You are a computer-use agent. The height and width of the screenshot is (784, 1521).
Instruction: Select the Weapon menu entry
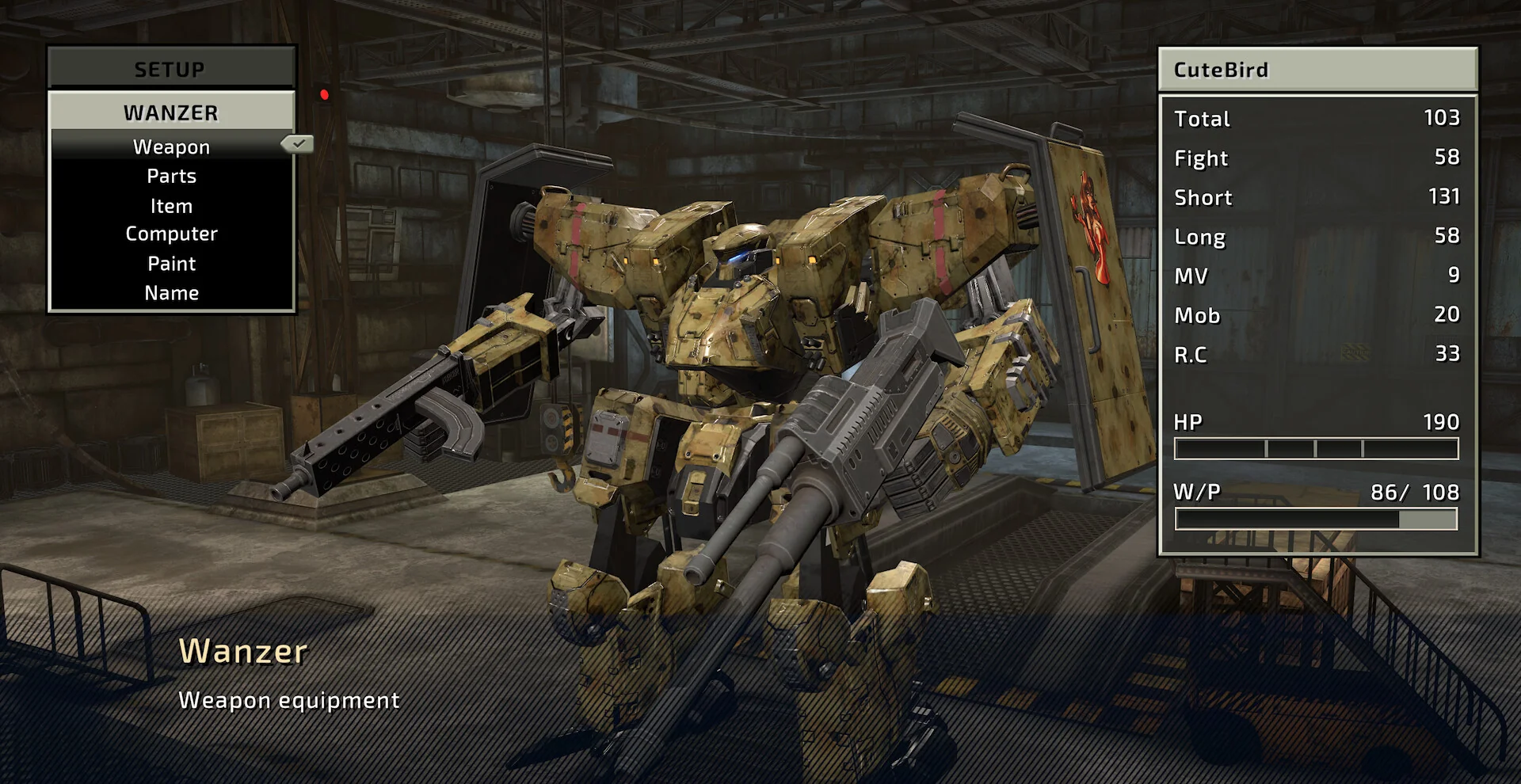click(x=171, y=147)
